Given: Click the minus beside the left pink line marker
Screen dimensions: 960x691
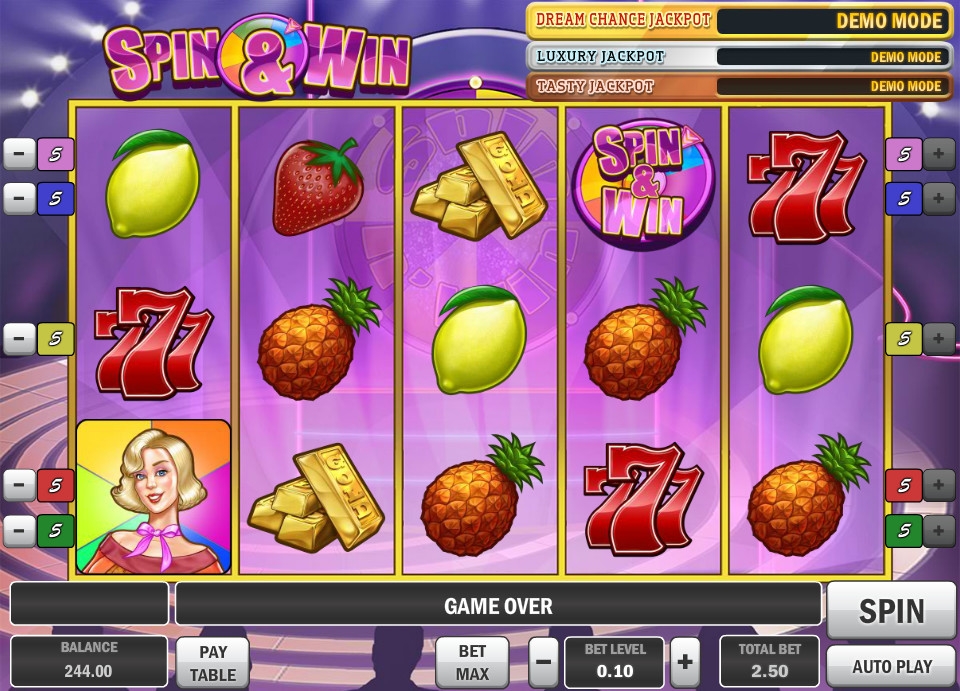Looking at the screenshot, I should point(19,154).
